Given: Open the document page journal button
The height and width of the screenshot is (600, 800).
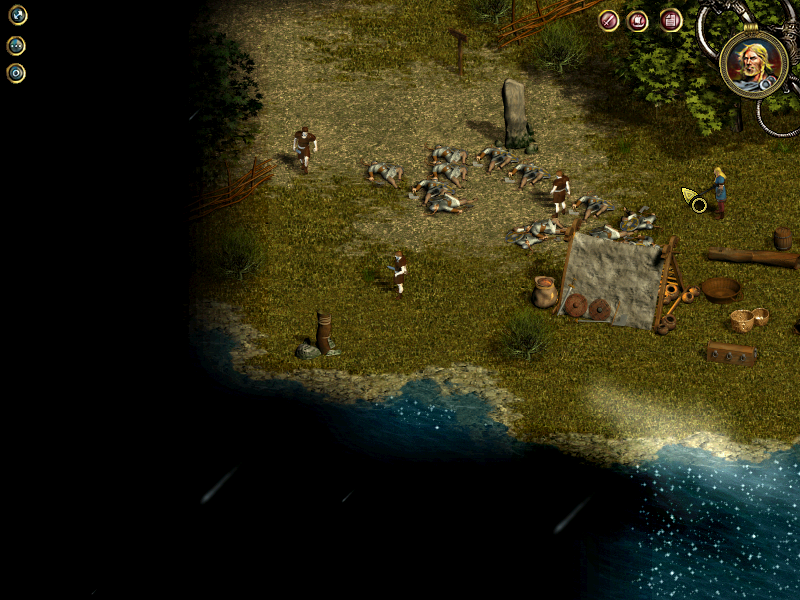Looking at the screenshot, I should click(x=670, y=20).
